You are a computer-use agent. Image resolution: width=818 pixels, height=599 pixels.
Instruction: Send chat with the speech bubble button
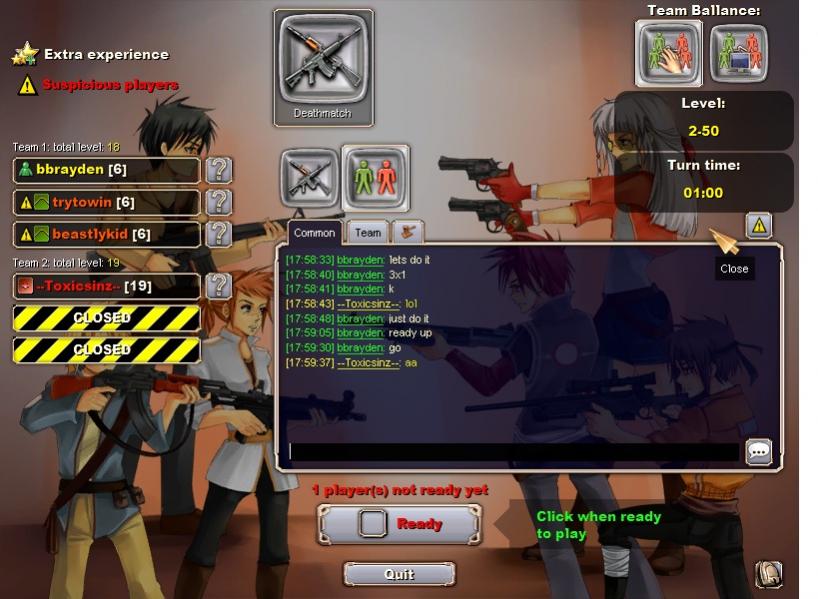(x=759, y=452)
